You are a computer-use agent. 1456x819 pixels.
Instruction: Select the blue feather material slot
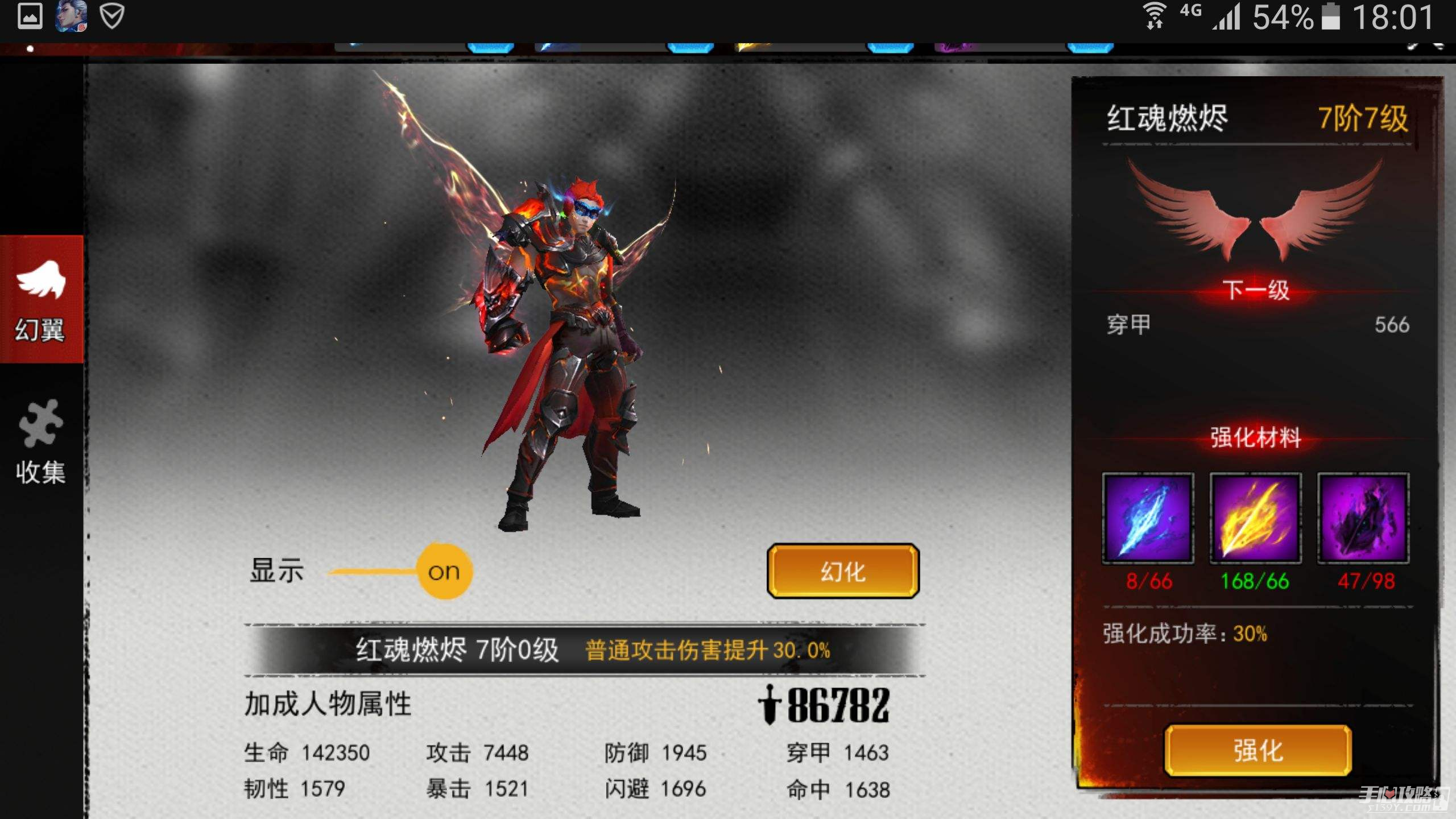1148,518
